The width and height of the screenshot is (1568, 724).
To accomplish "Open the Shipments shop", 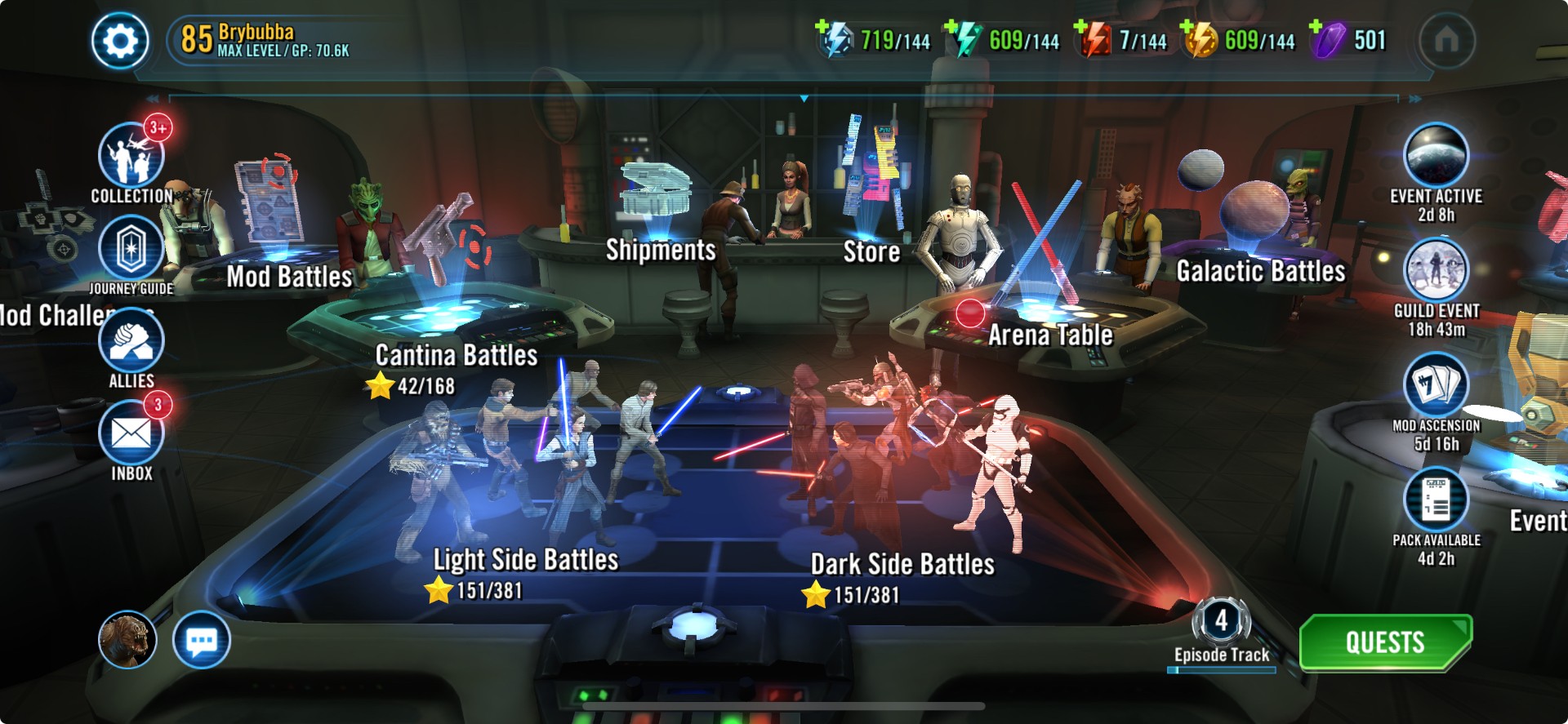I will coord(660,250).
